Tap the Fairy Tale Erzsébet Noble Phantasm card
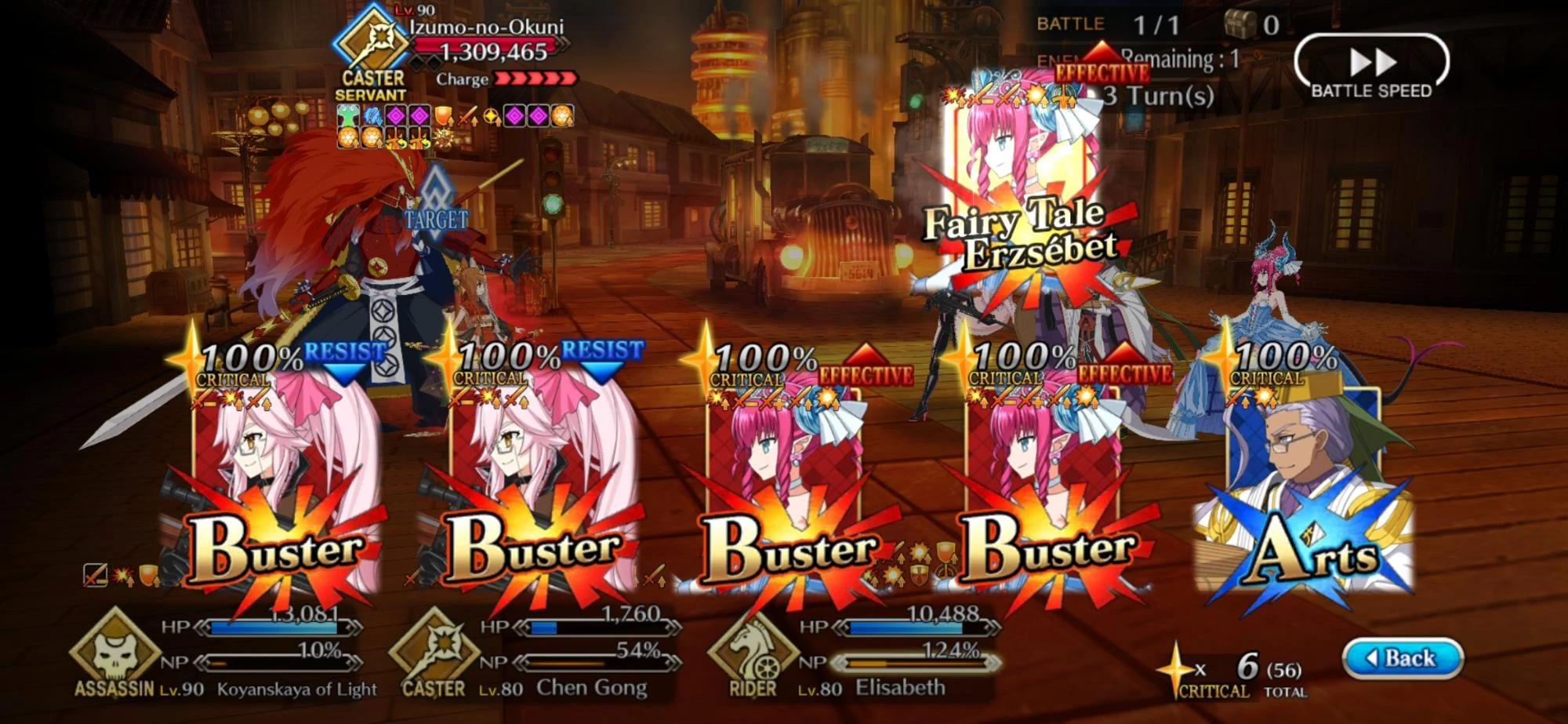1568x724 pixels. point(1019,180)
